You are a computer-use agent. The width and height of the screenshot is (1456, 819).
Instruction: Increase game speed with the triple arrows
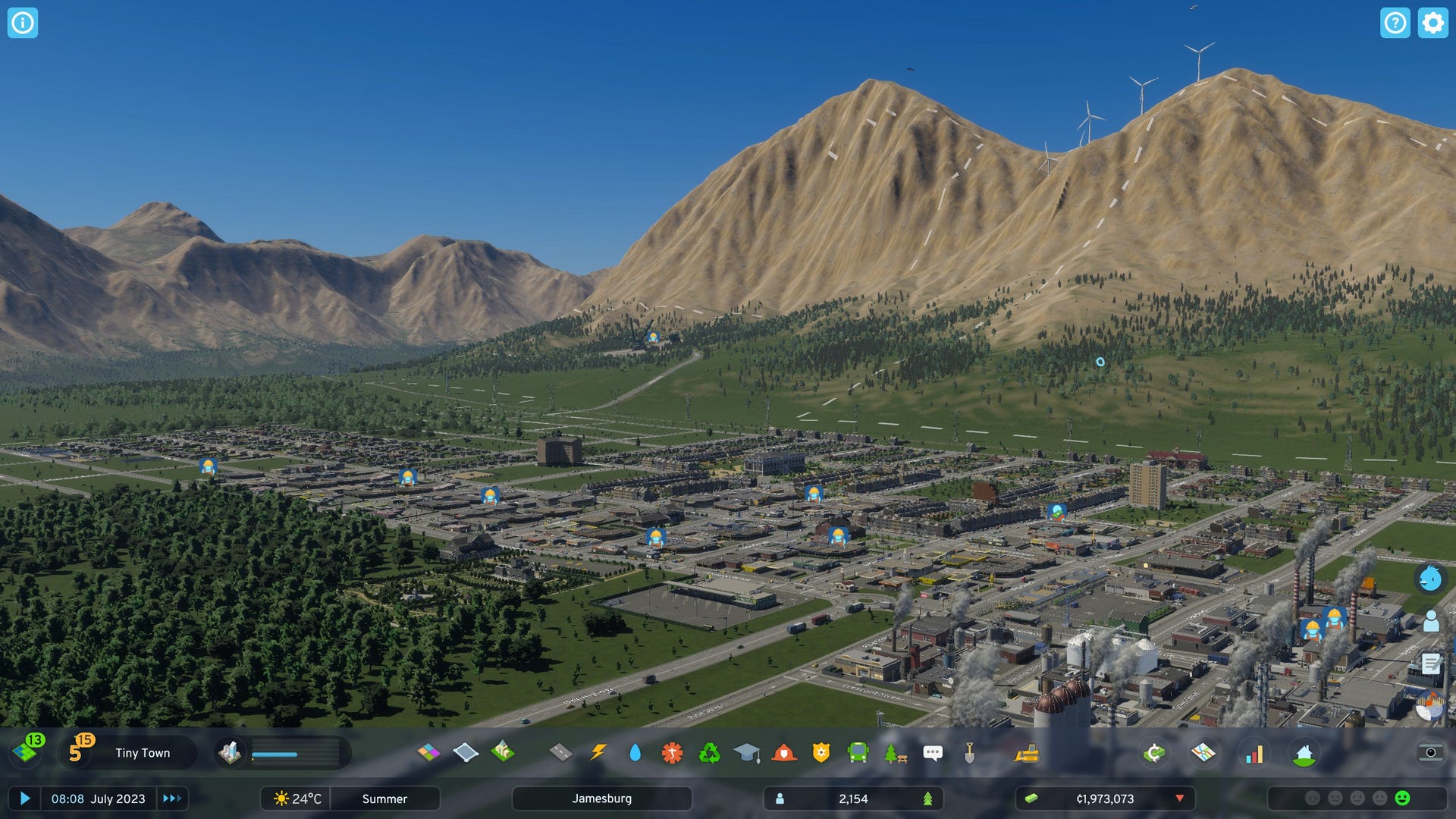pyautogui.click(x=172, y=799)
